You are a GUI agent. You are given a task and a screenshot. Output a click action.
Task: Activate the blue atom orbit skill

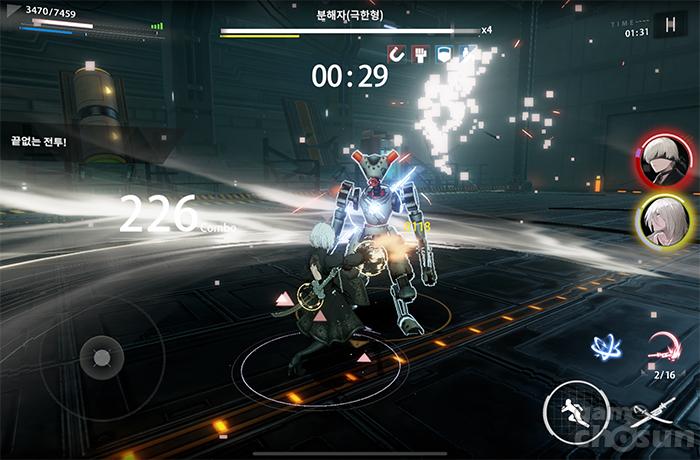tap(606, 347)
